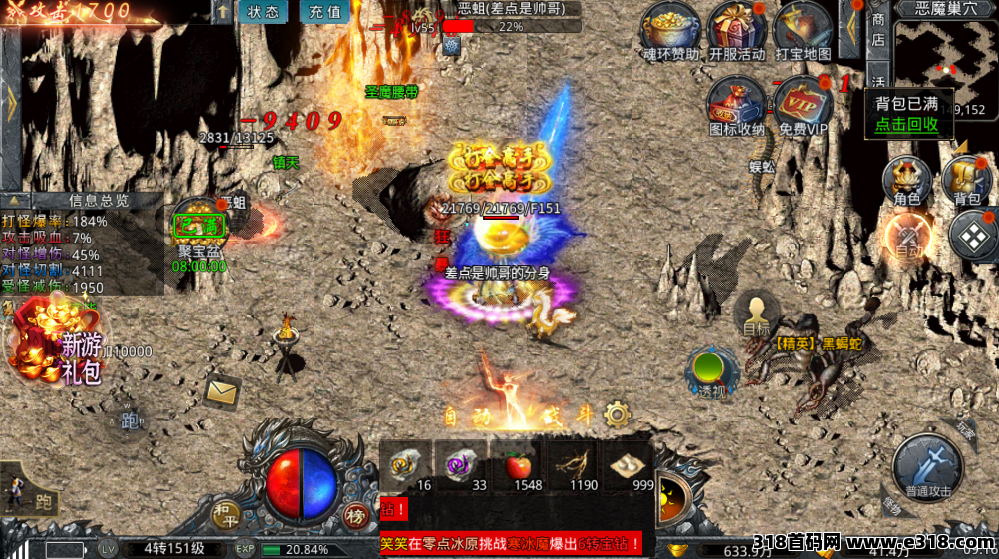Open the 背包 backpack

click(966, 181)
